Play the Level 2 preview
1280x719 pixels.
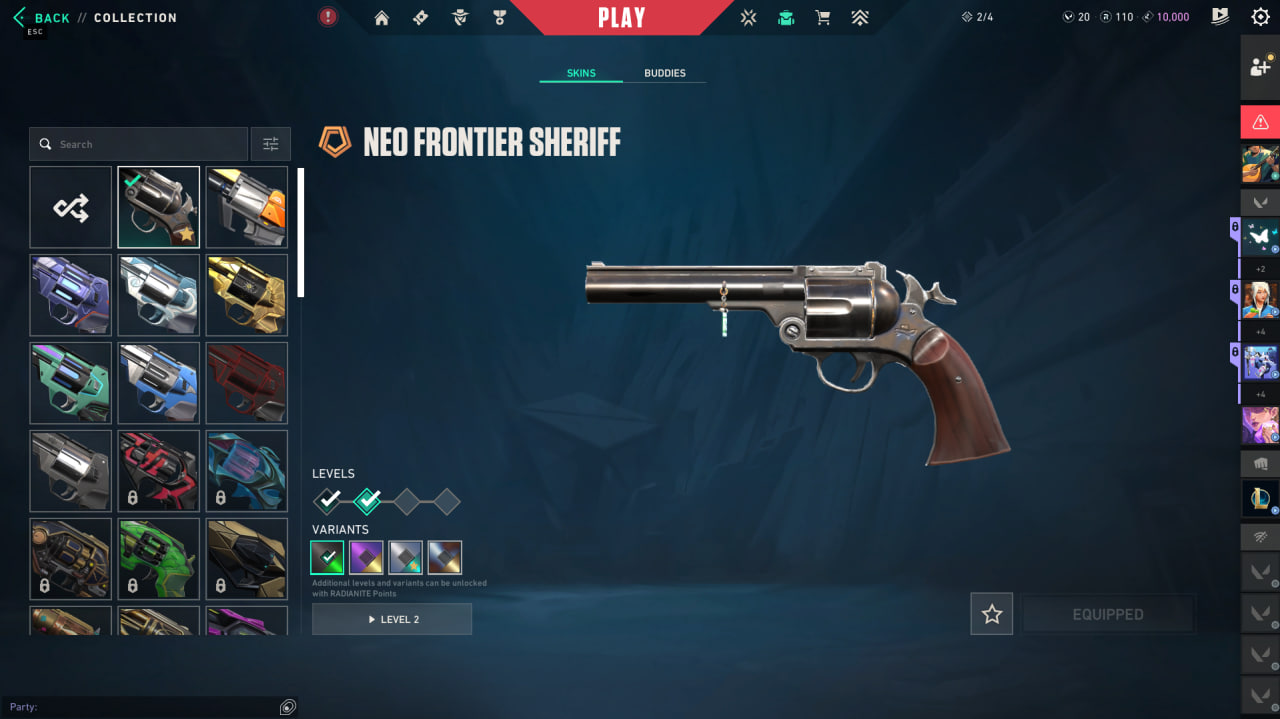pyautogui.click(x=392, y=619)
